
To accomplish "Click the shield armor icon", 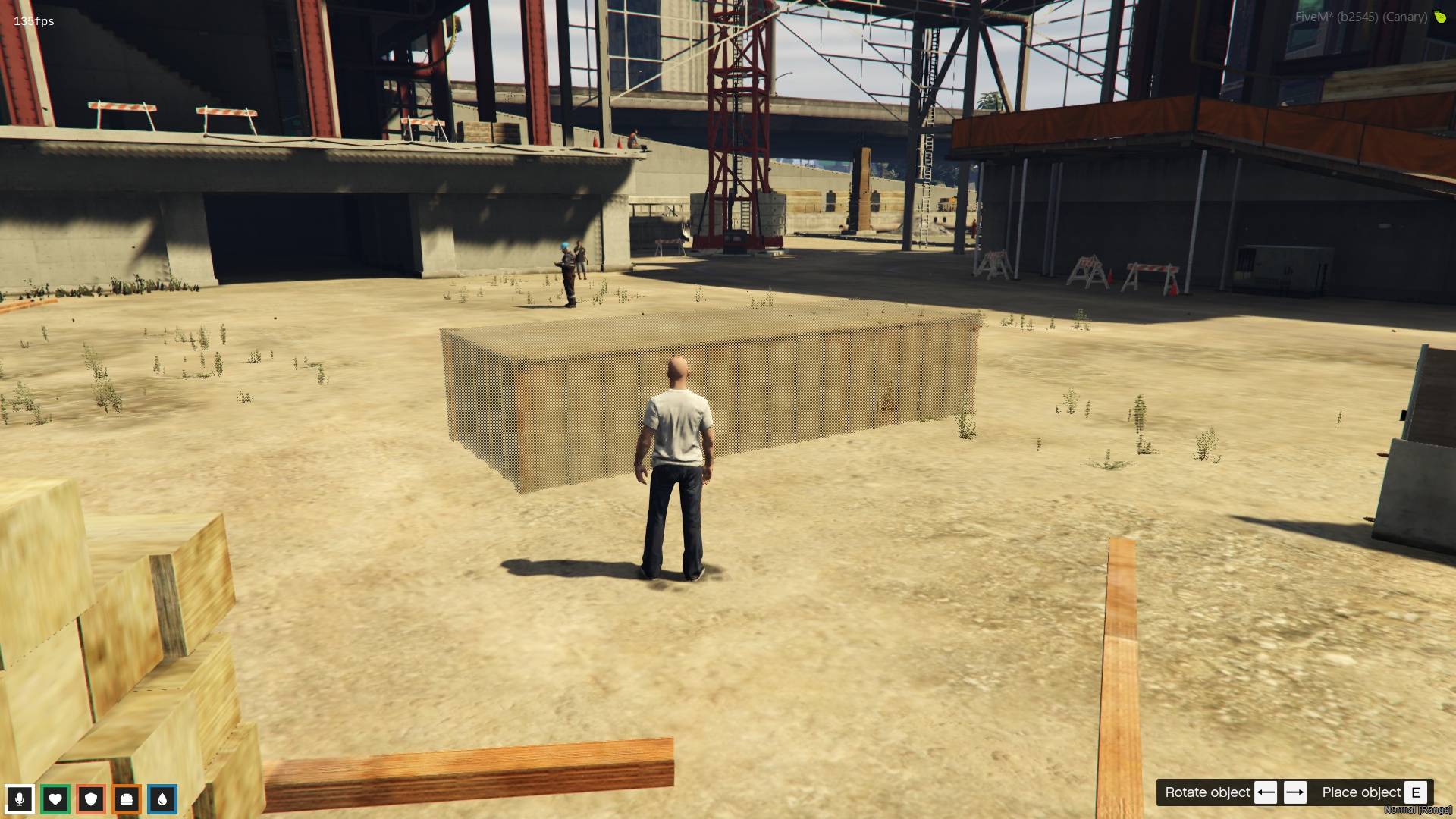I will (x=91, y=799).
